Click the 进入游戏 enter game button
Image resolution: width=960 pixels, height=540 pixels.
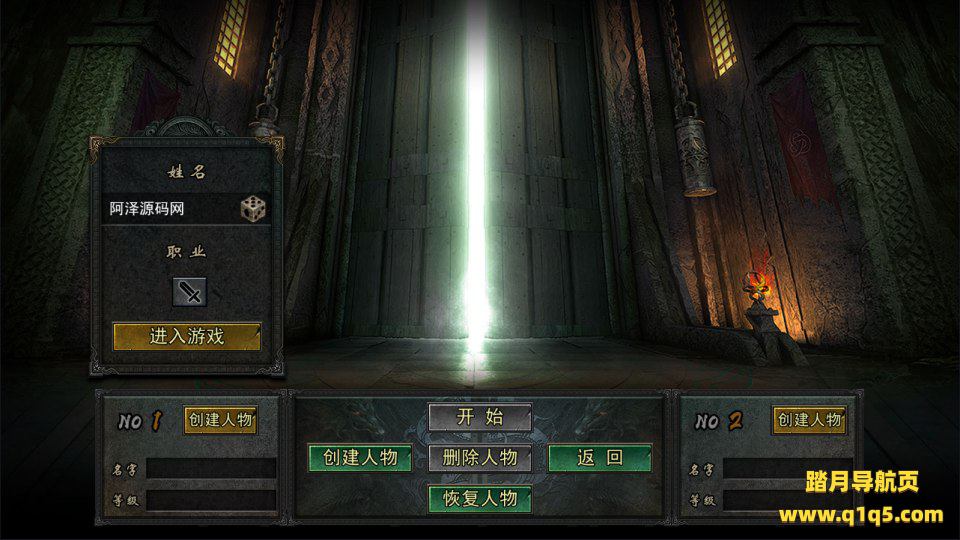187,336
